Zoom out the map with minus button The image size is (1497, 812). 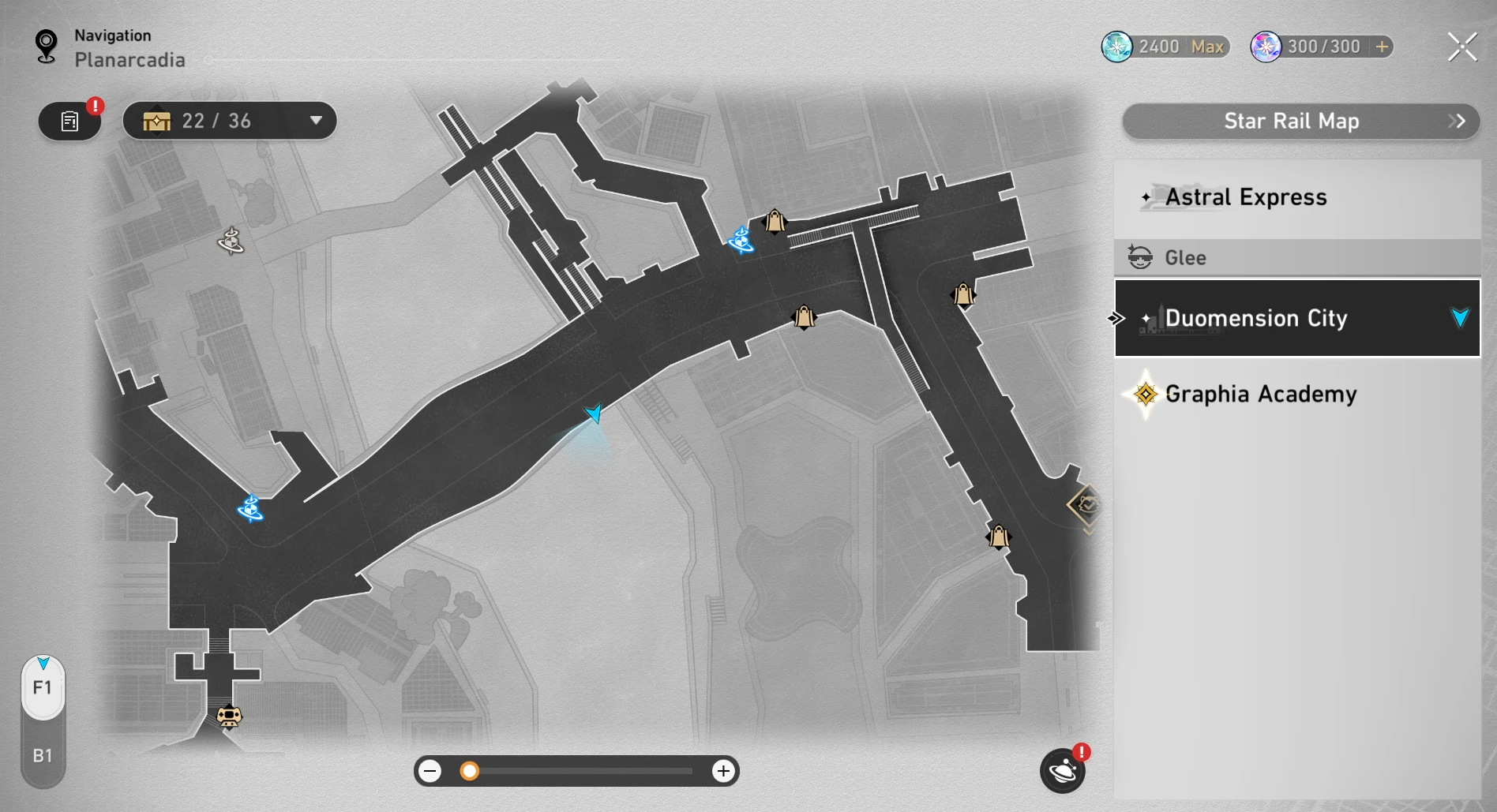coord(430,771)
